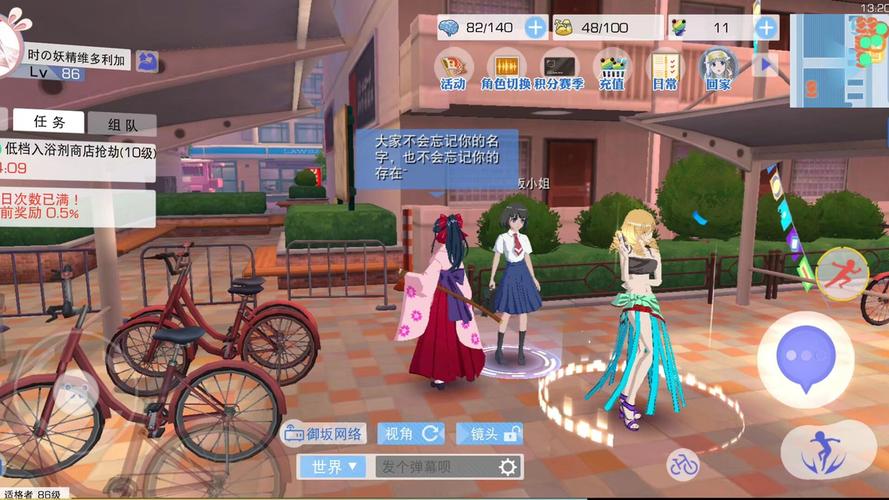This screenshot has height=500, width=889.
Task: Open the 充值 recharge shop
Action: coord(612,68)
